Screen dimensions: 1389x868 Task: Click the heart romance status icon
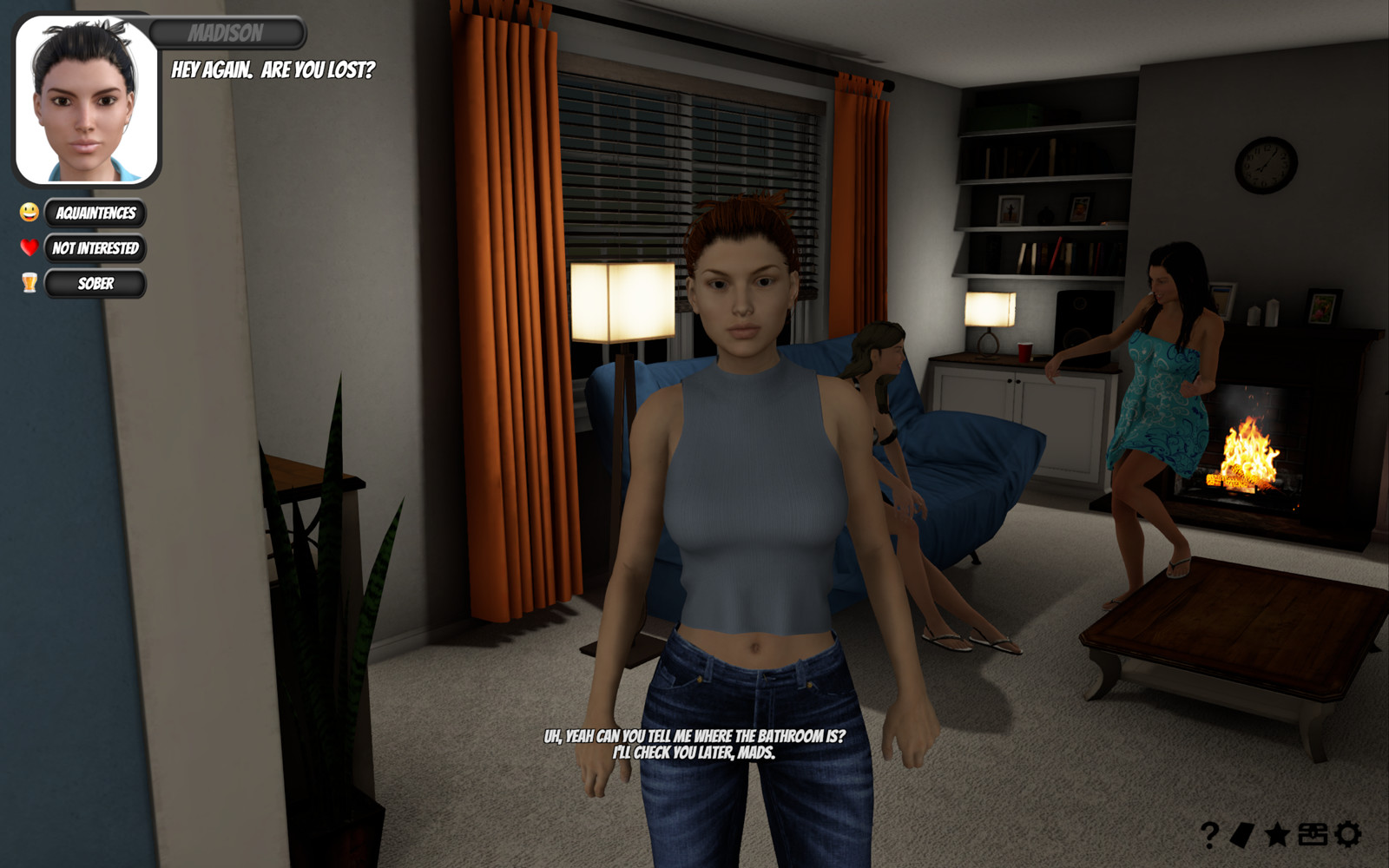(28, 249)
